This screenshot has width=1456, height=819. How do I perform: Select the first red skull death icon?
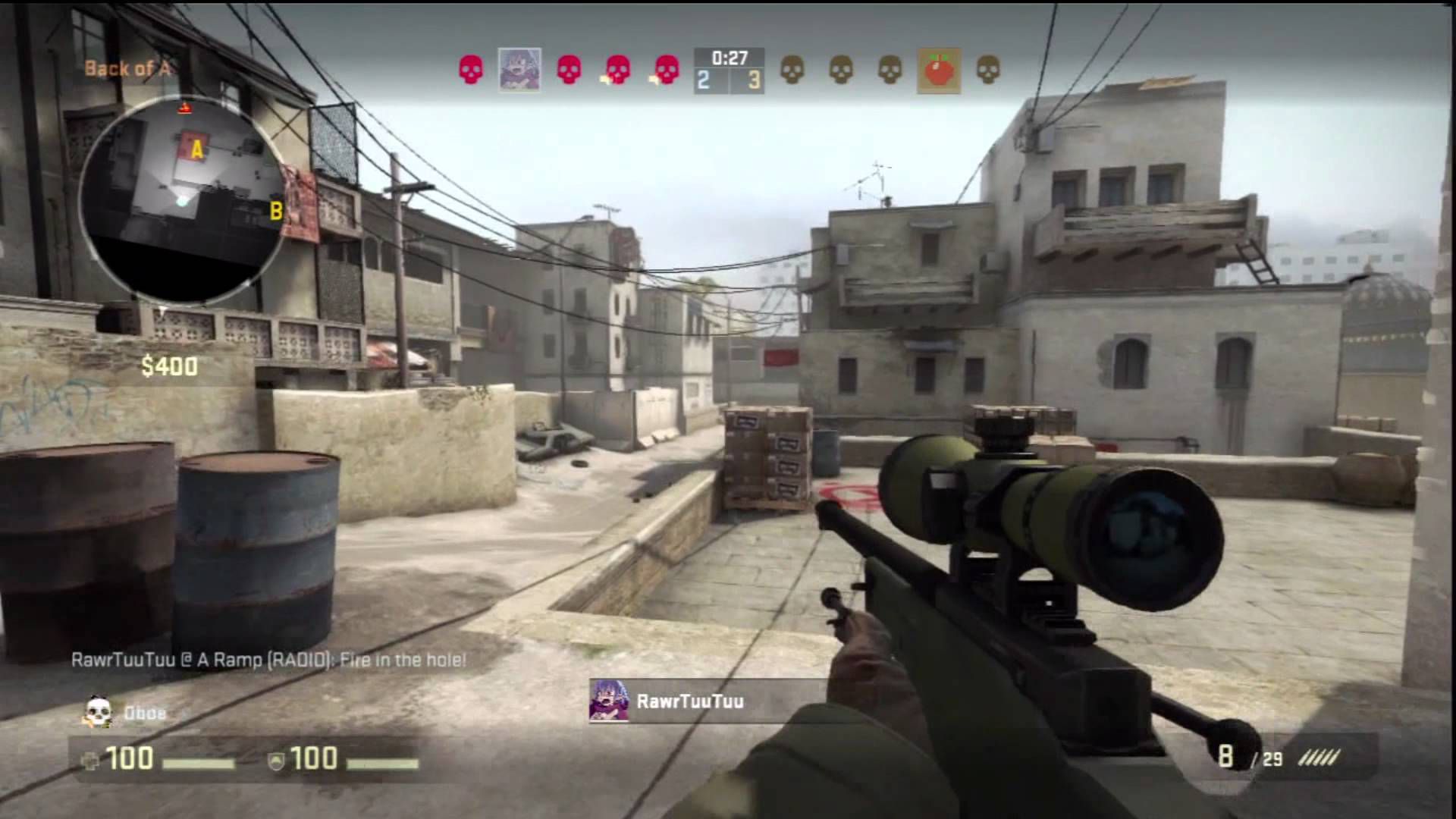tap(471, 71)
